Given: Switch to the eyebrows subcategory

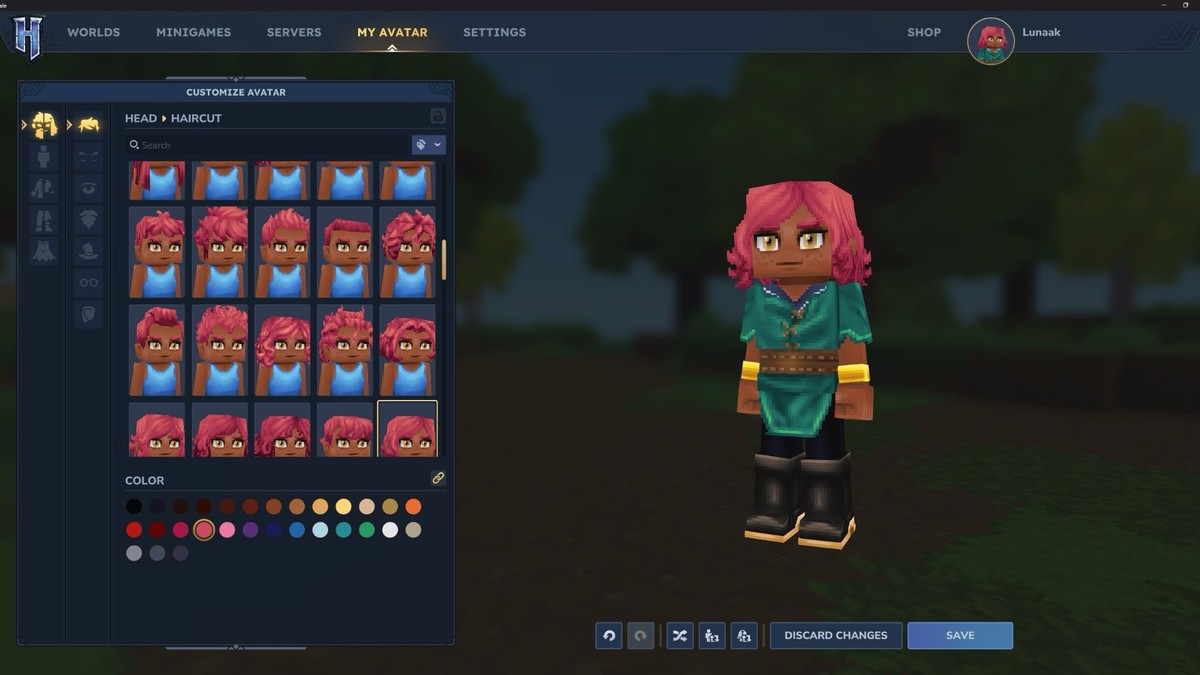Looking at the screenshot, I should coord(89,157).
